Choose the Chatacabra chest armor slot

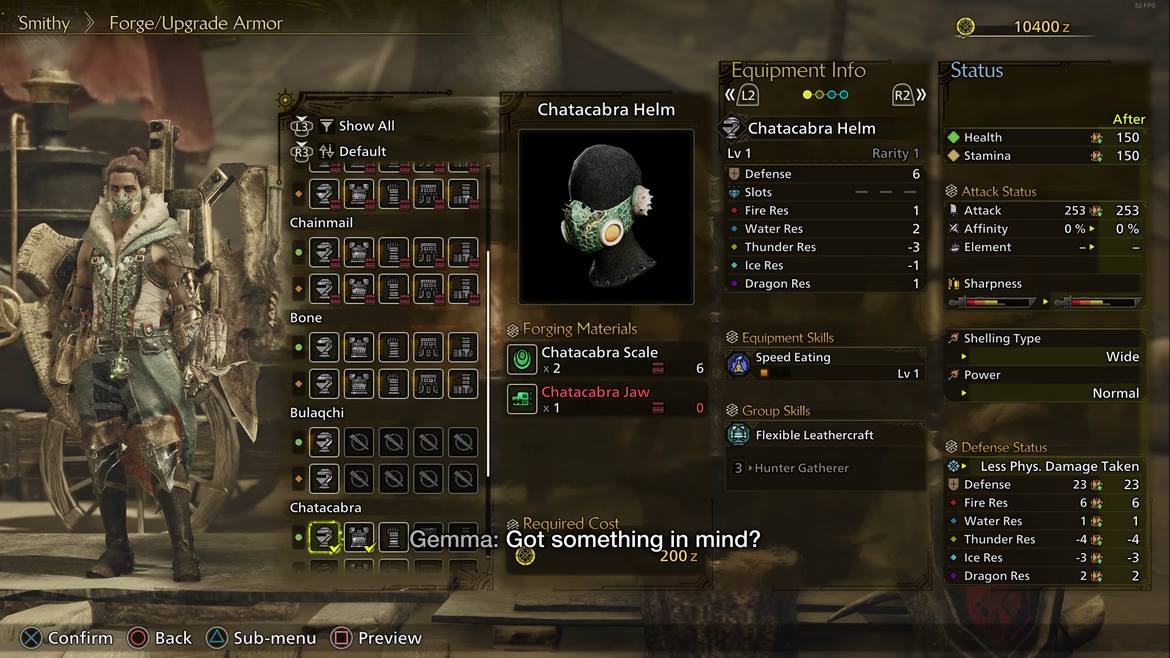coord(358,537)
